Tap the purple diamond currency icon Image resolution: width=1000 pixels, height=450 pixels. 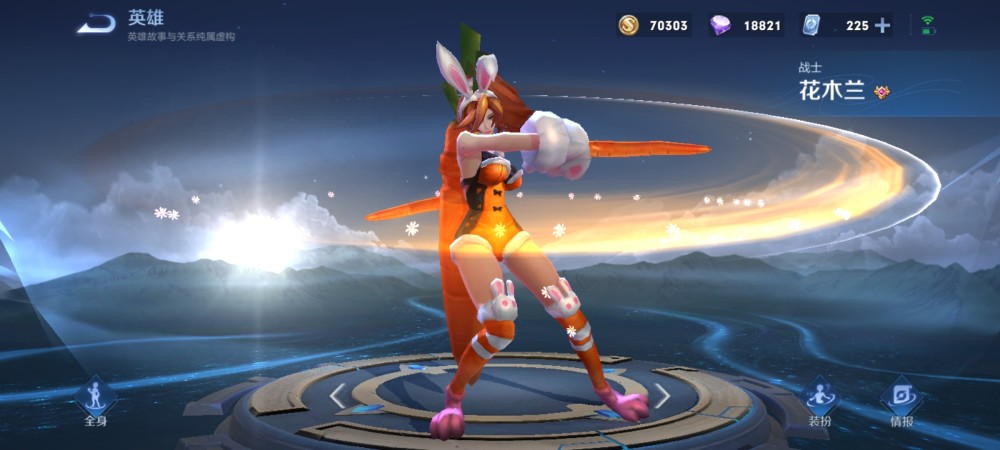(x=719, y=26)
